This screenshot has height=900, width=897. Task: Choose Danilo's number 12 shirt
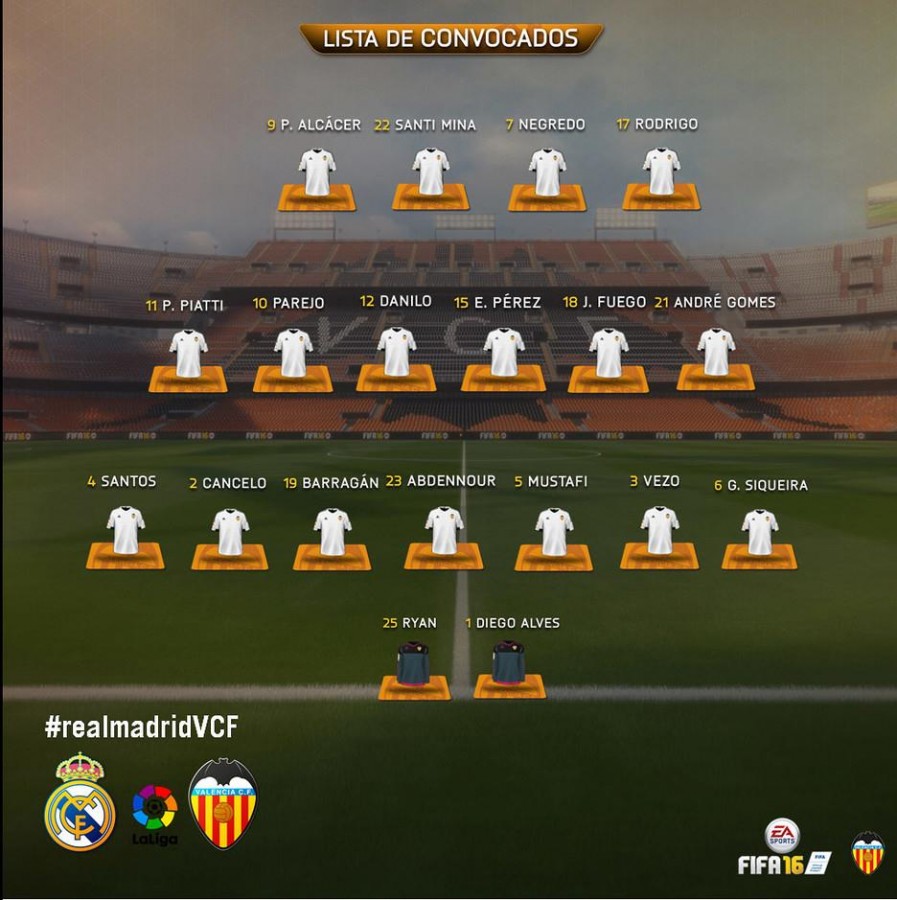[397, 352]
